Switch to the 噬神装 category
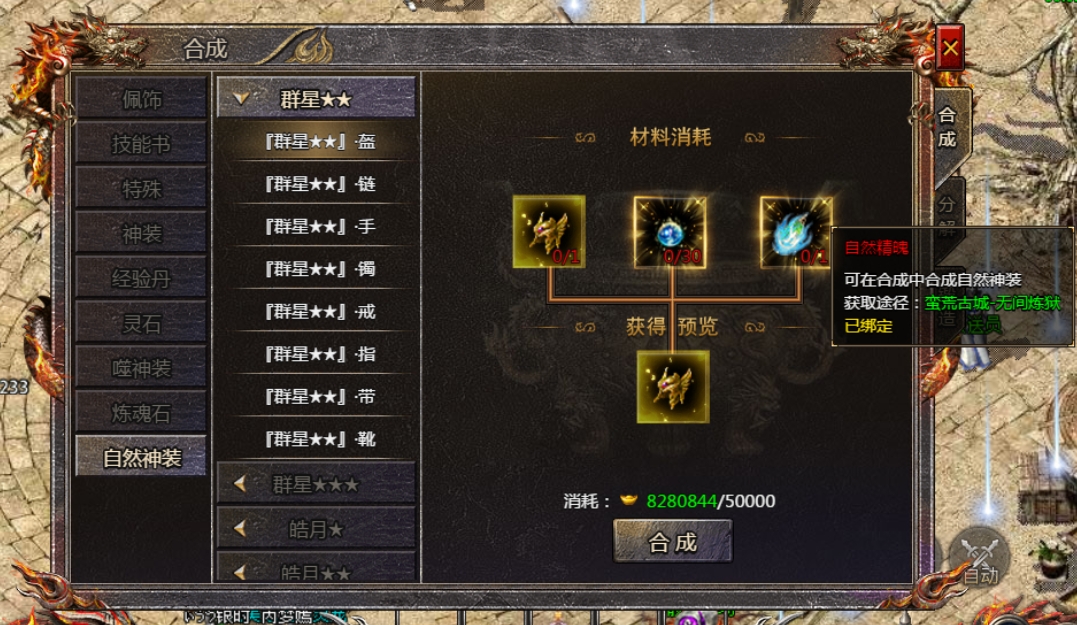The height and width of the screenshot is (625, 1077). (x=141, y=367)
